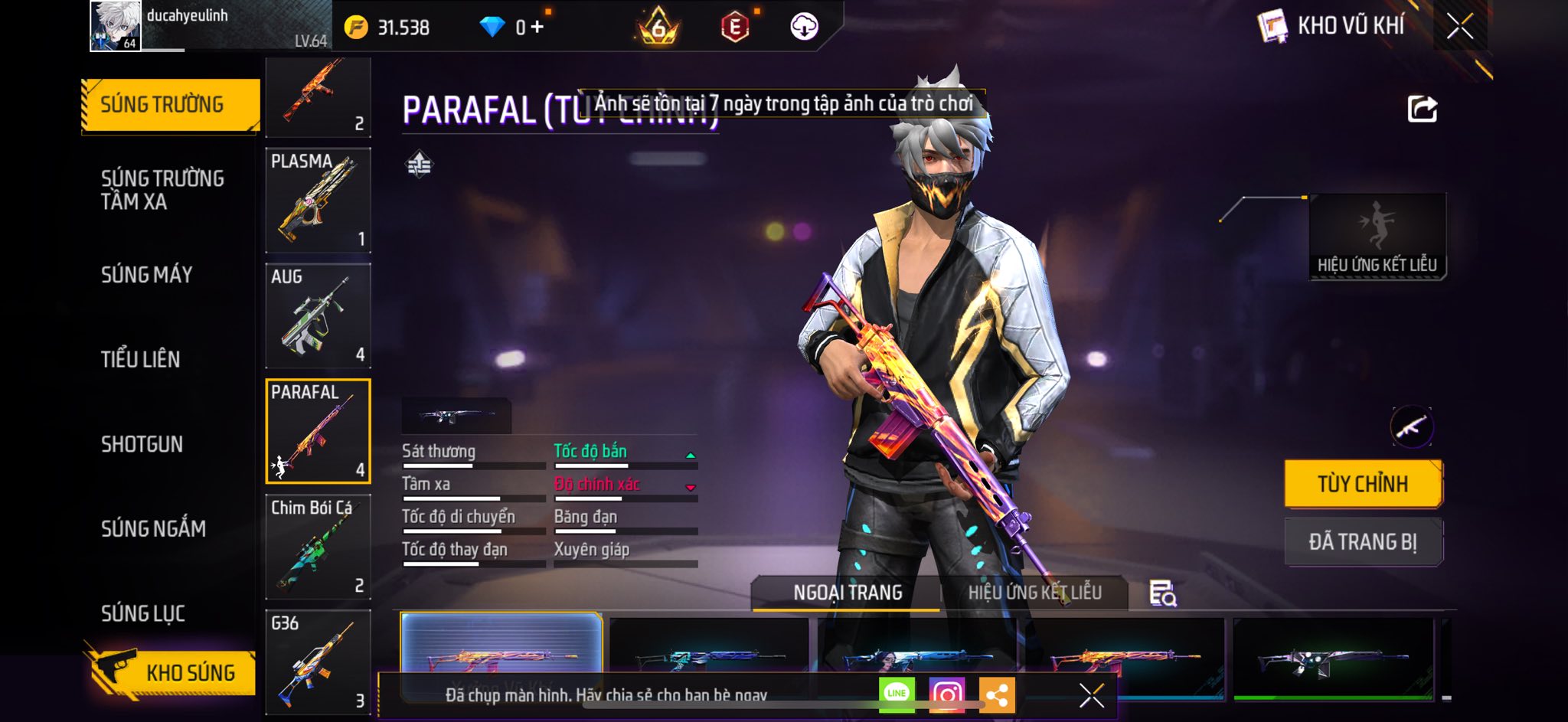This screenshot has width=1568, height=722.
Task: Click the ĐÃ TRANG BỊ equipped button
Action: (1363, 542)
